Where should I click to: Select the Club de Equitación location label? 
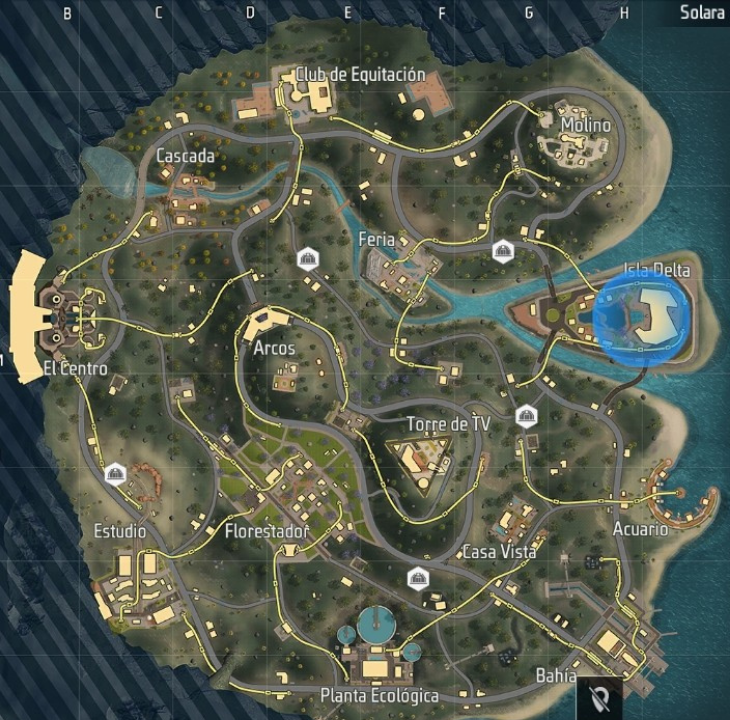pos(360,75)
